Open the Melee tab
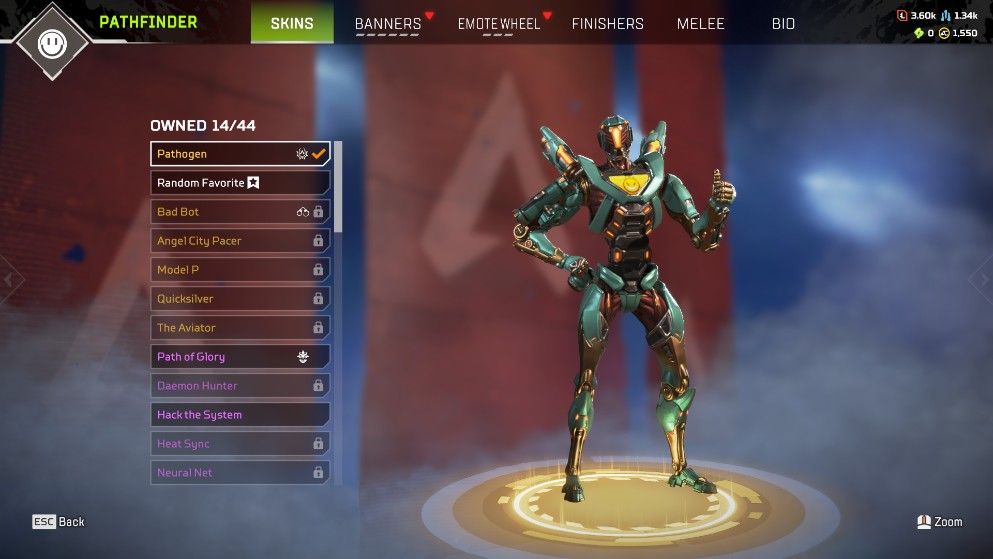 coord(700,24)
